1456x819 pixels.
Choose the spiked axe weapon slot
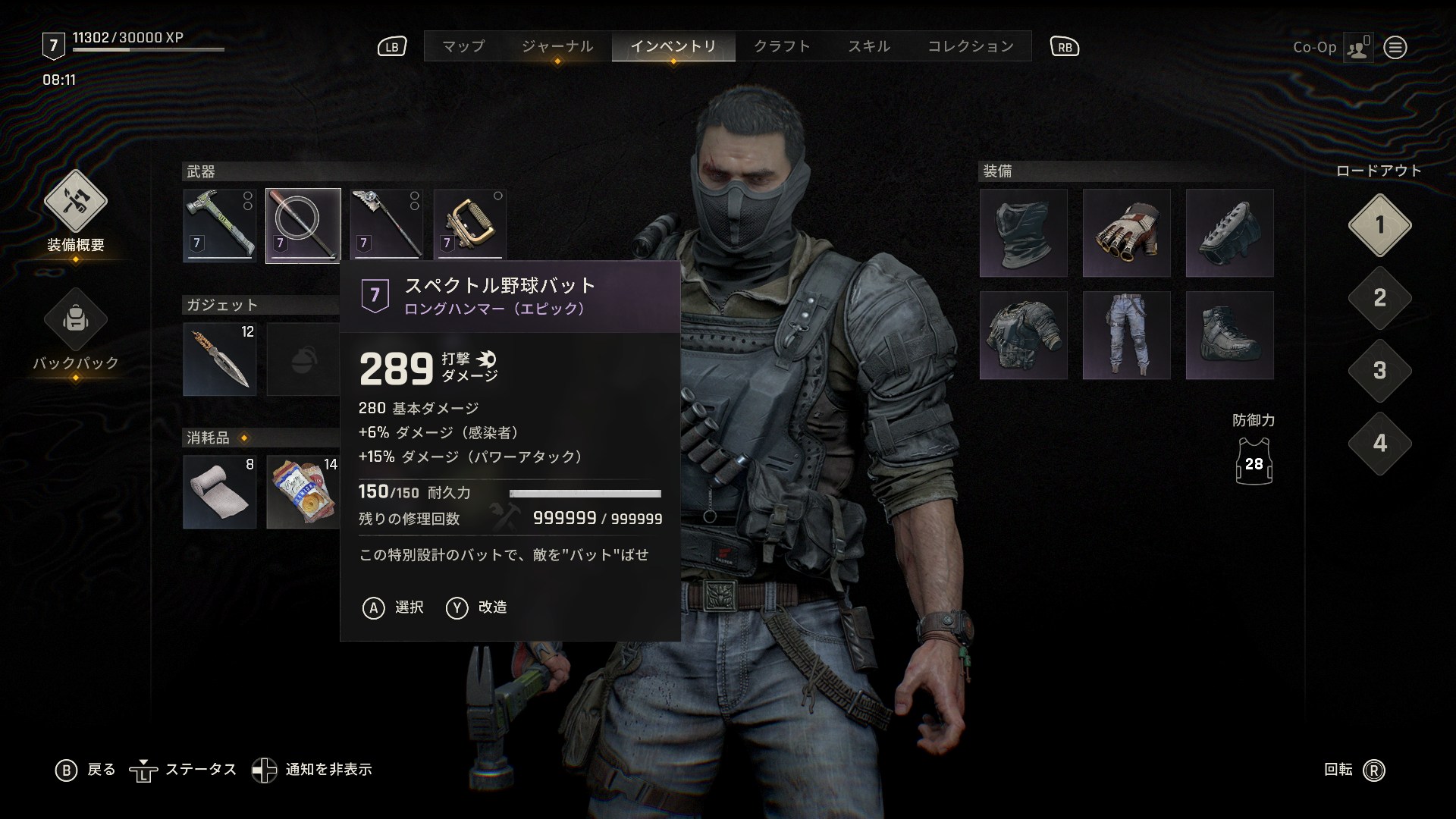coord(387,225)
